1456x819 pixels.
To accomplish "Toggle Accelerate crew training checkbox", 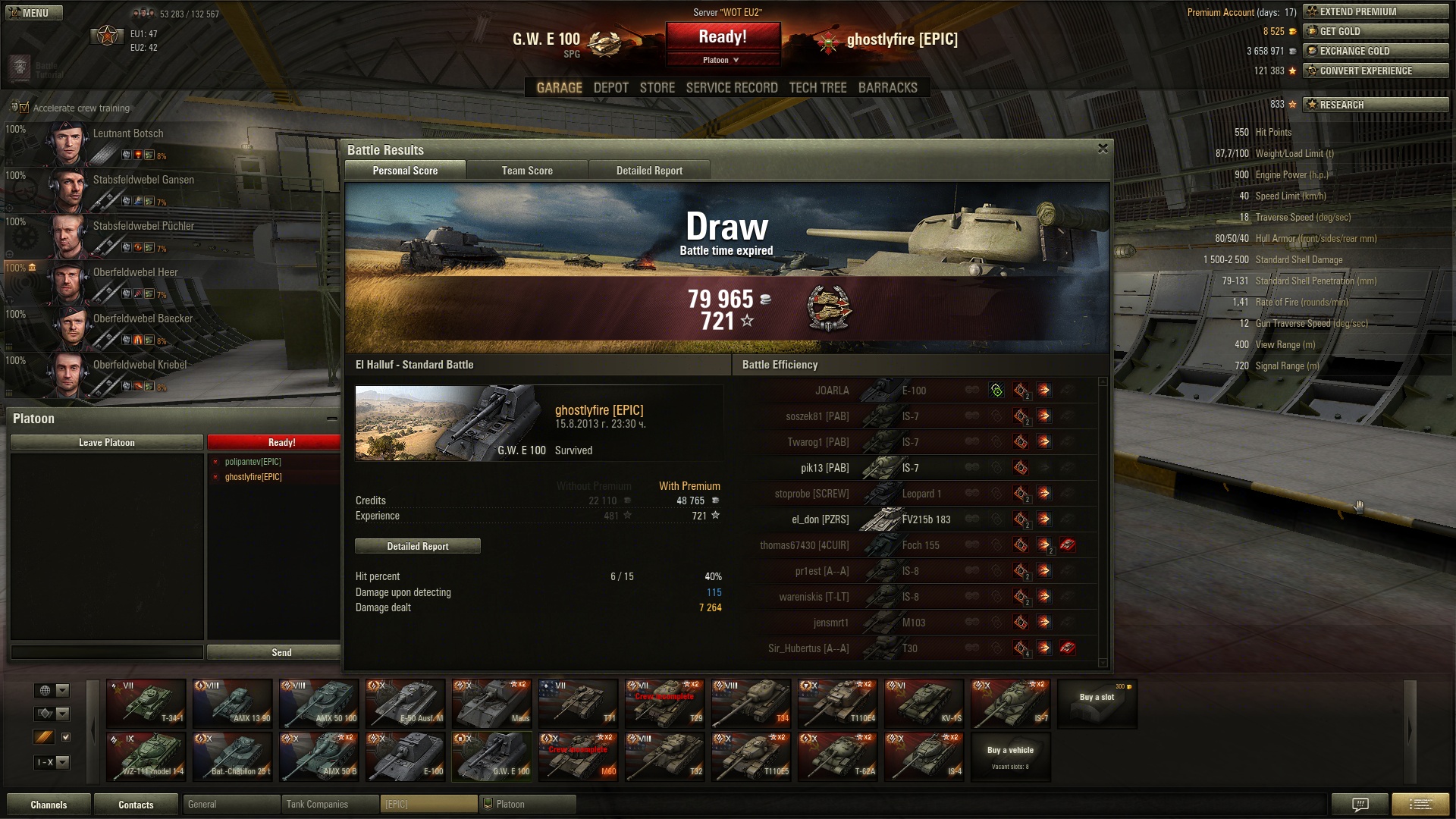I will (x=23, y=108).
